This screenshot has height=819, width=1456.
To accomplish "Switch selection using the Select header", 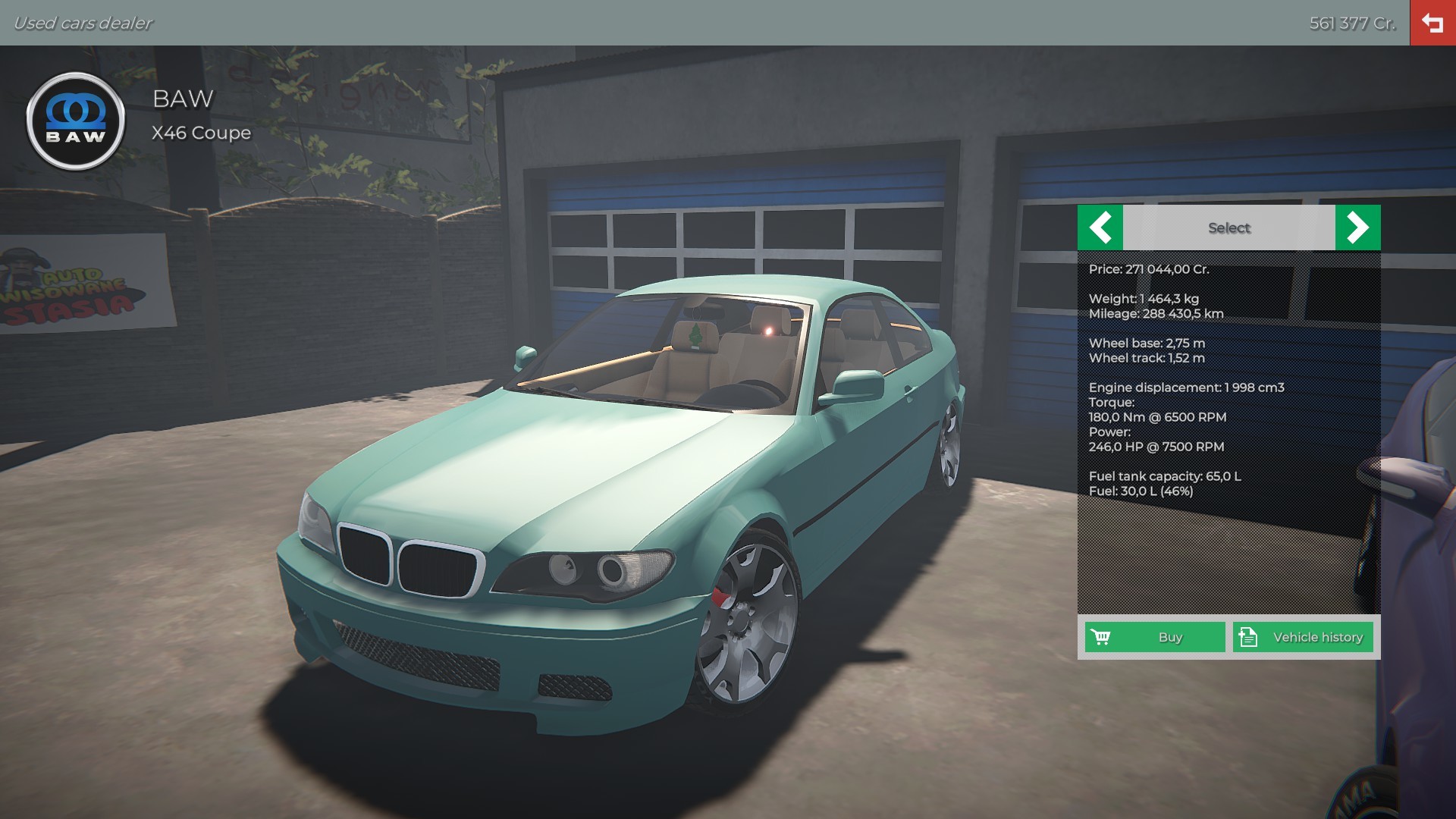I will 1228,227.
